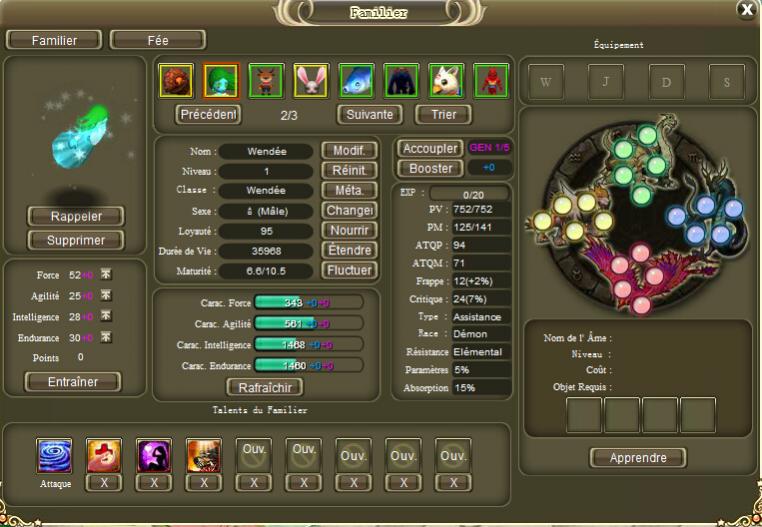Go to previous page with Précédent
Viewport: 762px width, 527px height.
pos(209,114)
